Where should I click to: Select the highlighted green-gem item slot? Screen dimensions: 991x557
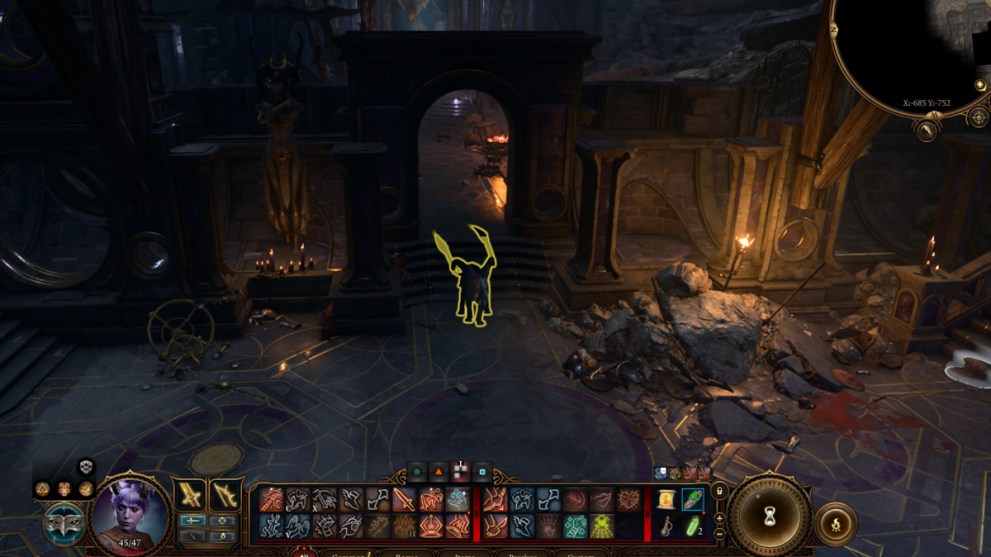692,499
